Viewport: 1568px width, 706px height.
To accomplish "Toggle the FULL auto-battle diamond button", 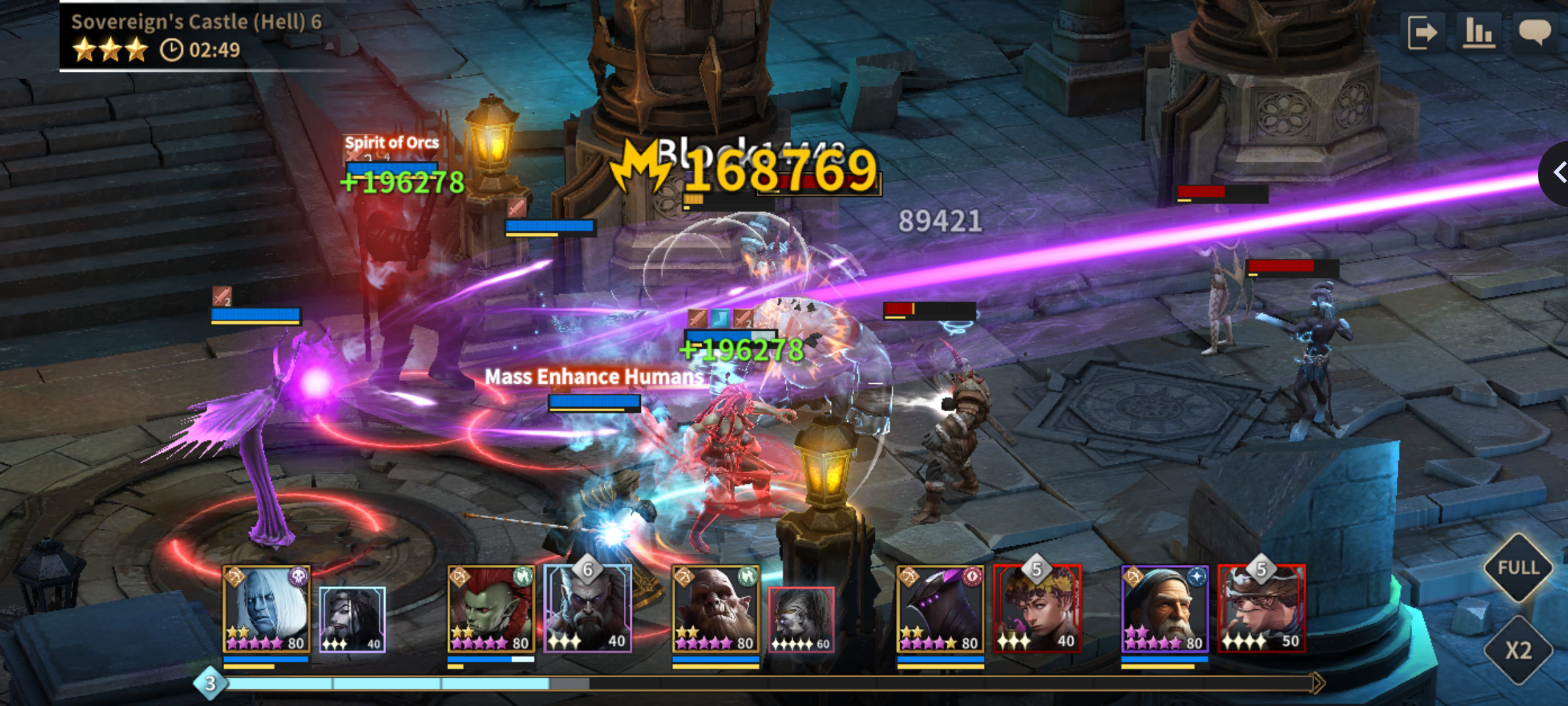I will [1518, 567].
